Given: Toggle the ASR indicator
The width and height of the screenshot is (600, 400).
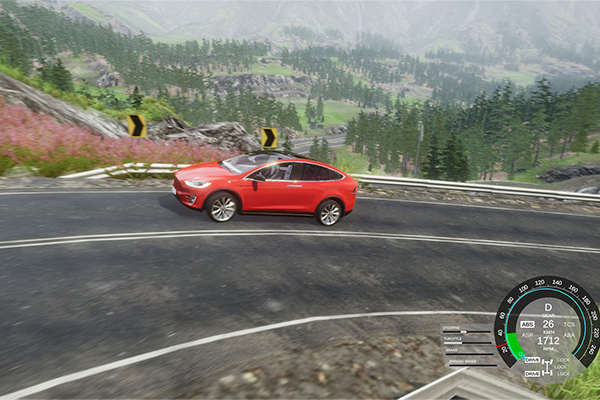Looking at the screenshot, I should (527, 336).
